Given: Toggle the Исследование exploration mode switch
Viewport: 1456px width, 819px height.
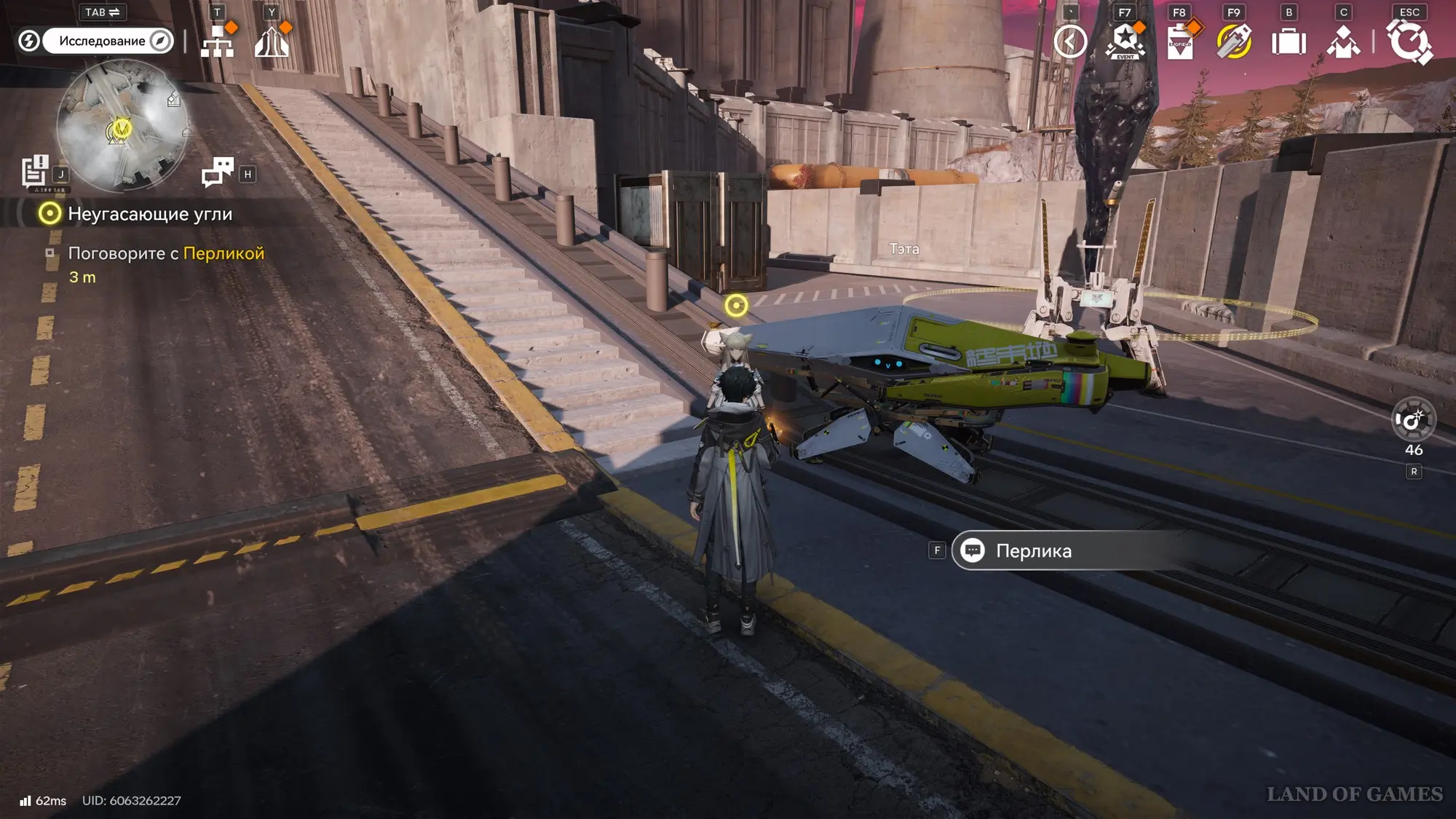Looking at the screenshot, I should click(x=107, y=41).
